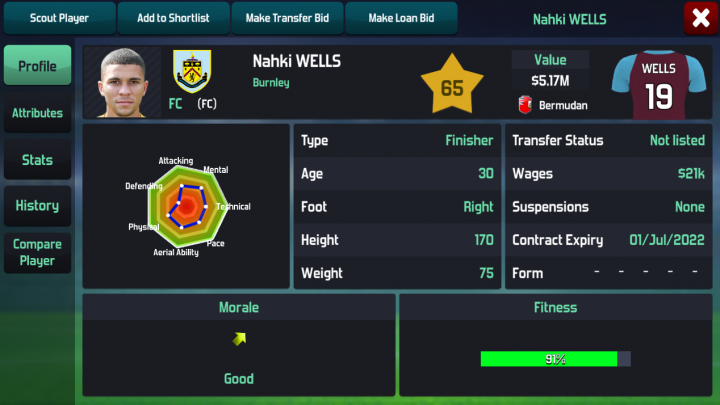Viewport: 720px width, 405px height.
Task: Show the Stats tab
Action: (37, 160)
